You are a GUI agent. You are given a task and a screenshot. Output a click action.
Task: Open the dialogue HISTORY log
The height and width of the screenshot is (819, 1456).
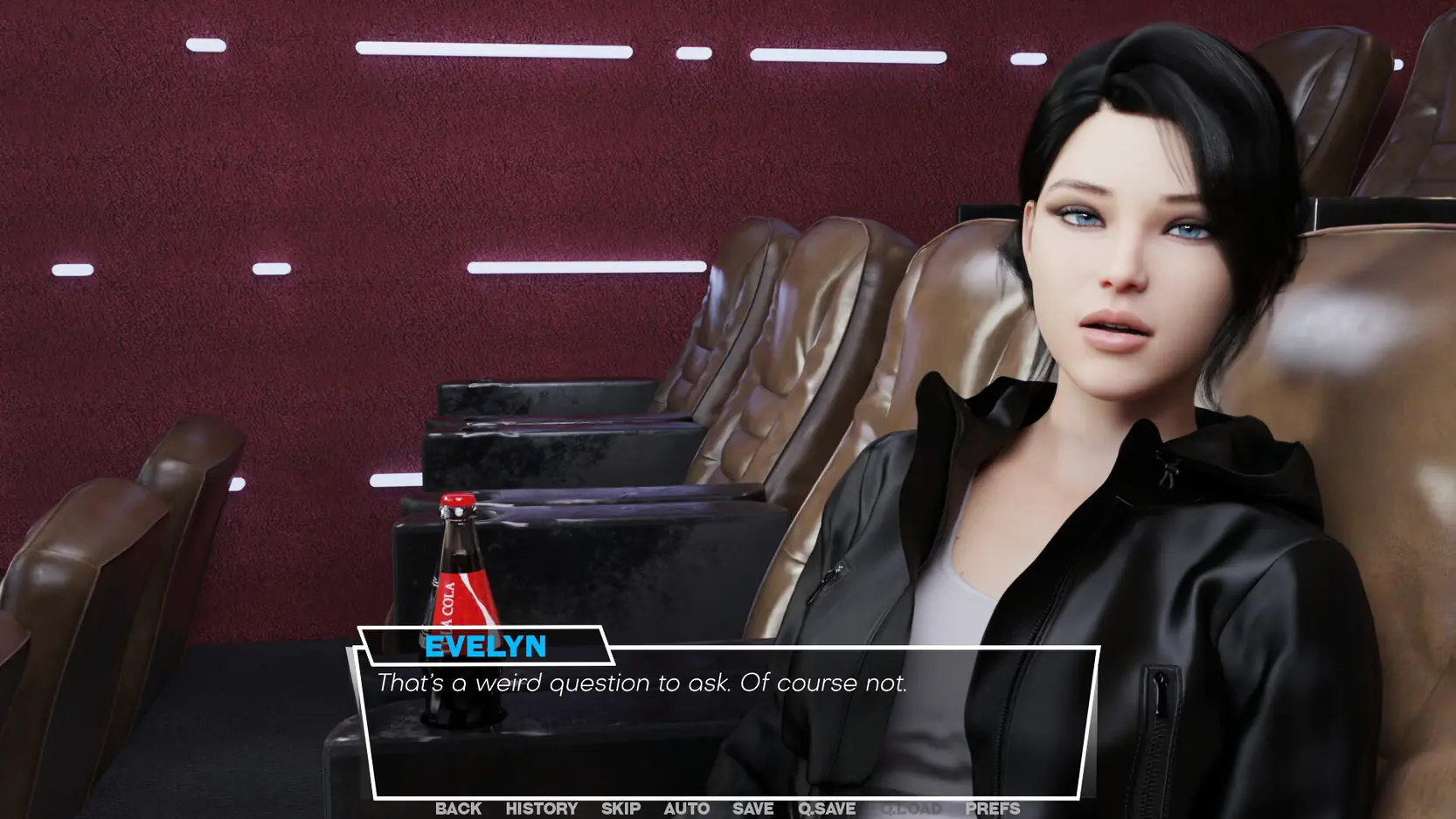tap(541, 809)
